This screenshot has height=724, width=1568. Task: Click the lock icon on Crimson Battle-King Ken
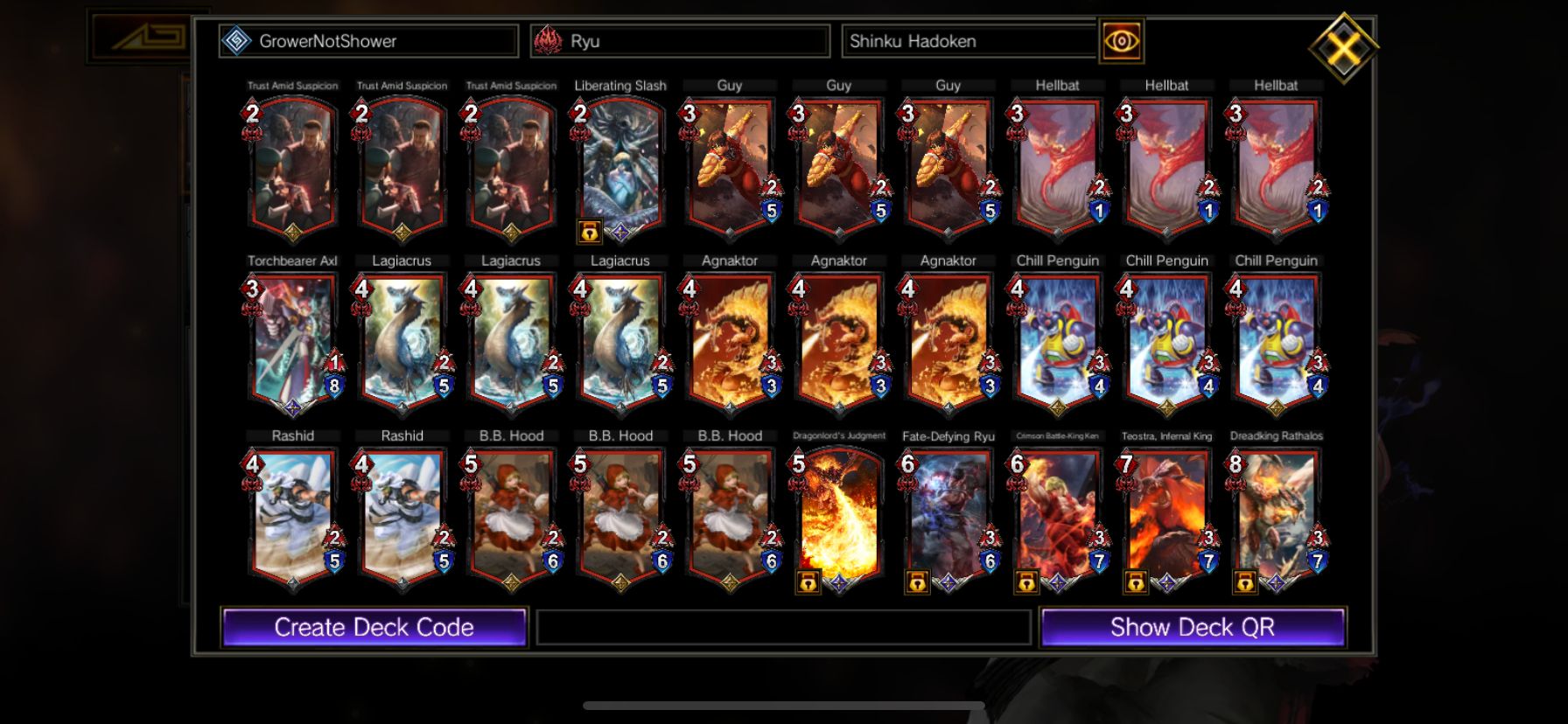pos(1026,581)
